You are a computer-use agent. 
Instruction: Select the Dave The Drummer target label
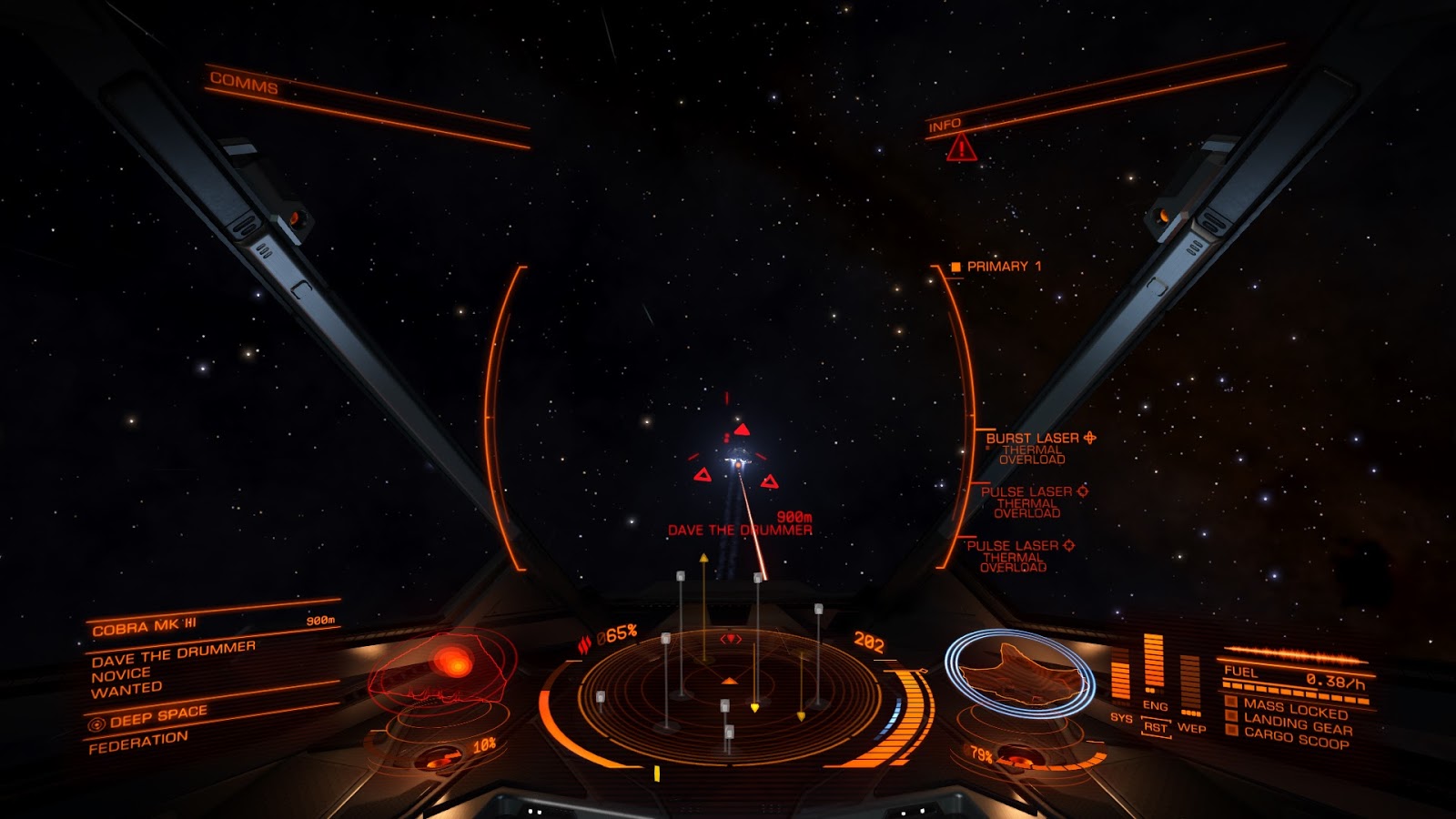739,530
